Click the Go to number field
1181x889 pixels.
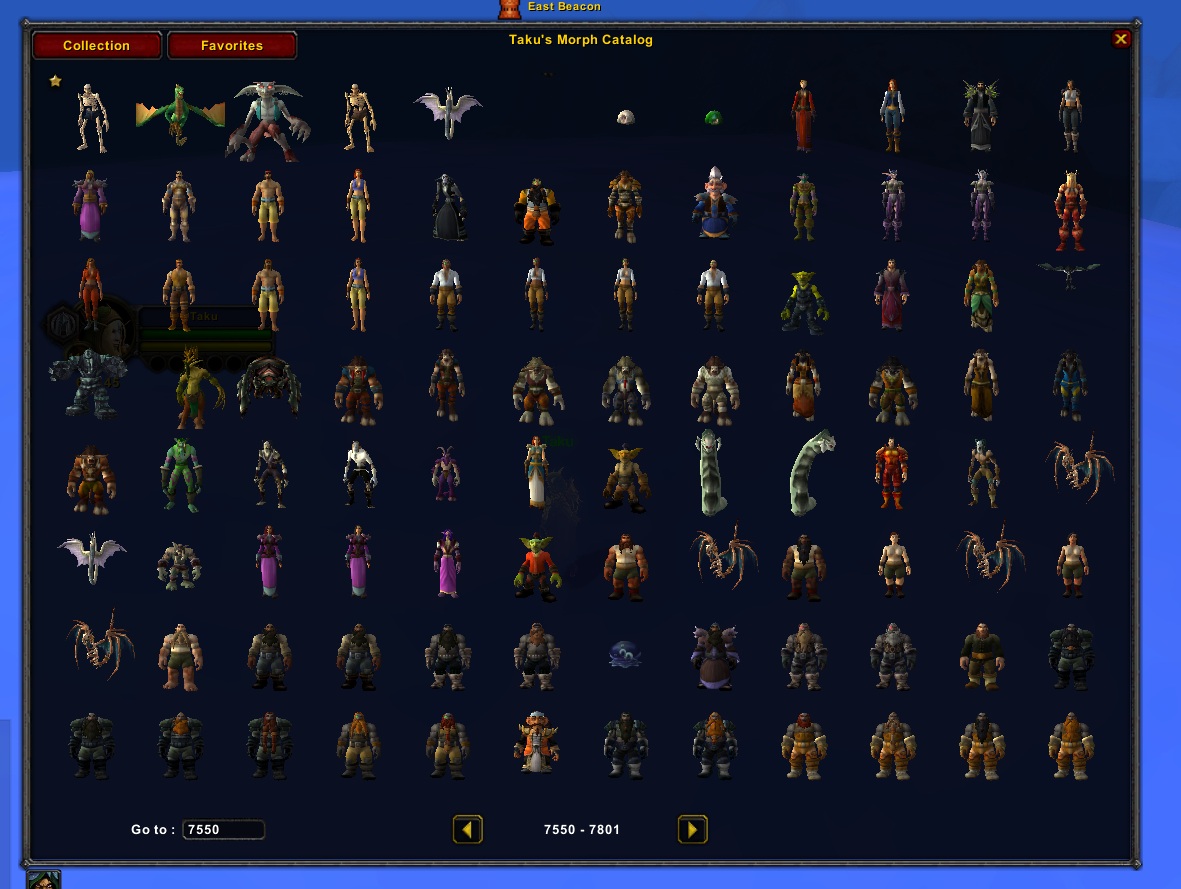[223, 830]
